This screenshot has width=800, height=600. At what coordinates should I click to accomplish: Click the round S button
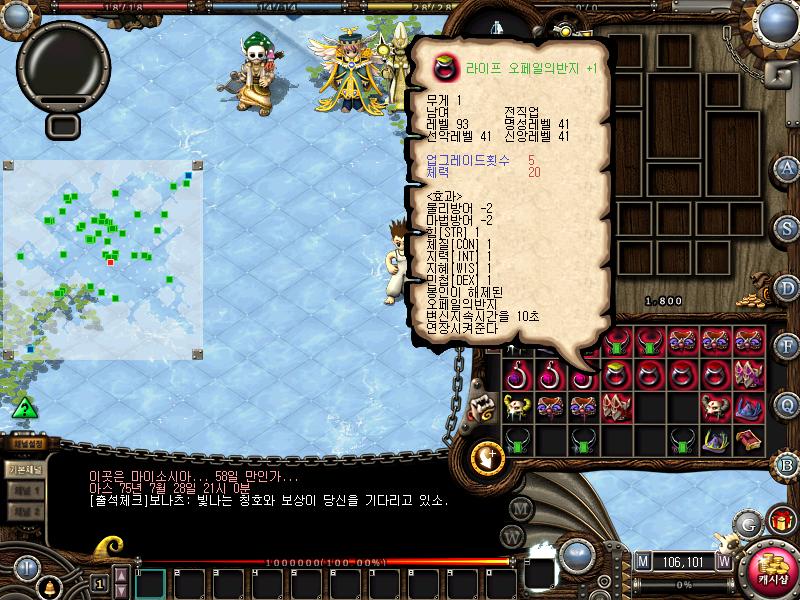786,227
